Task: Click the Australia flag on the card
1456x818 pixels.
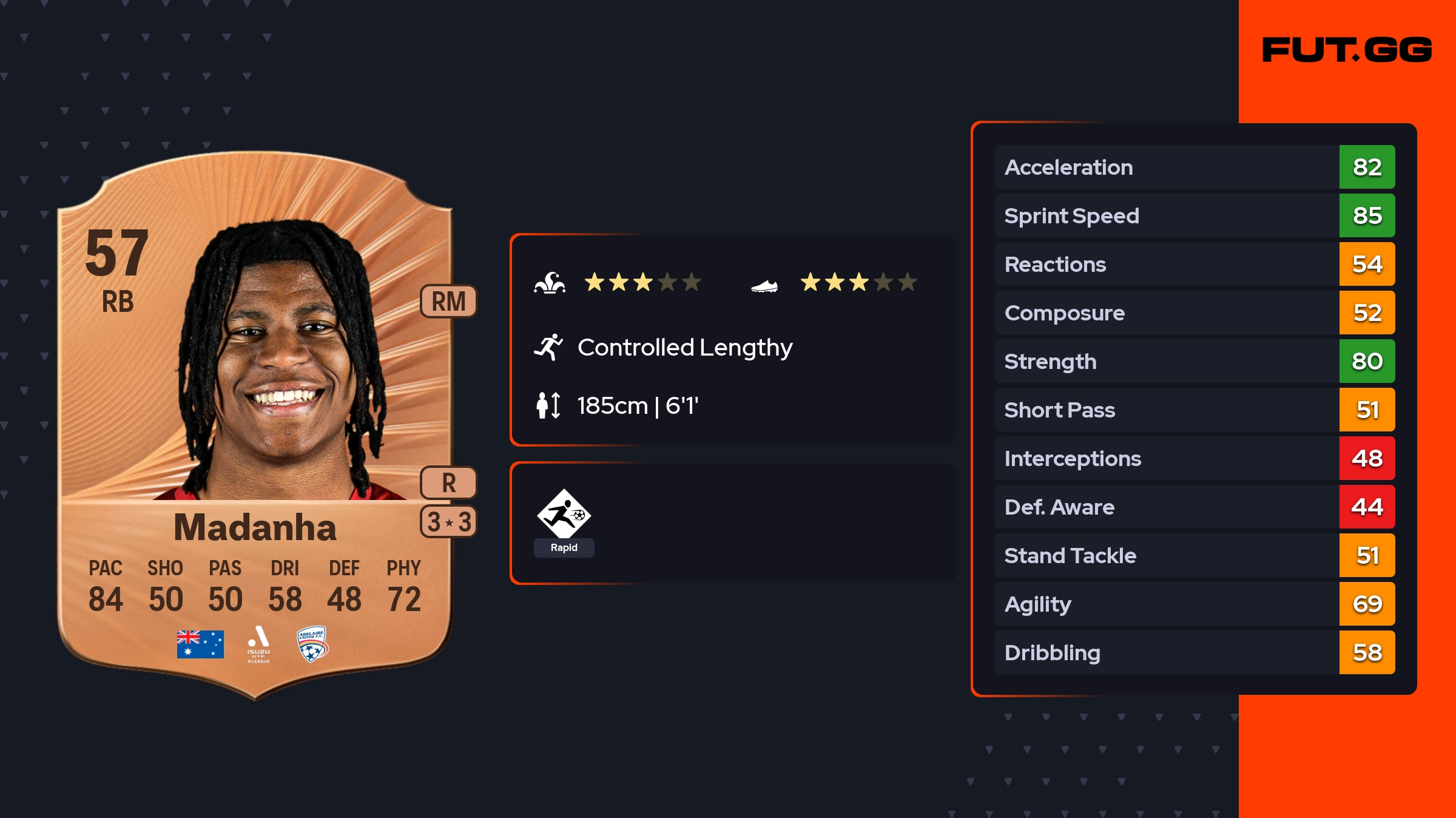Action: tap(200, 644)
